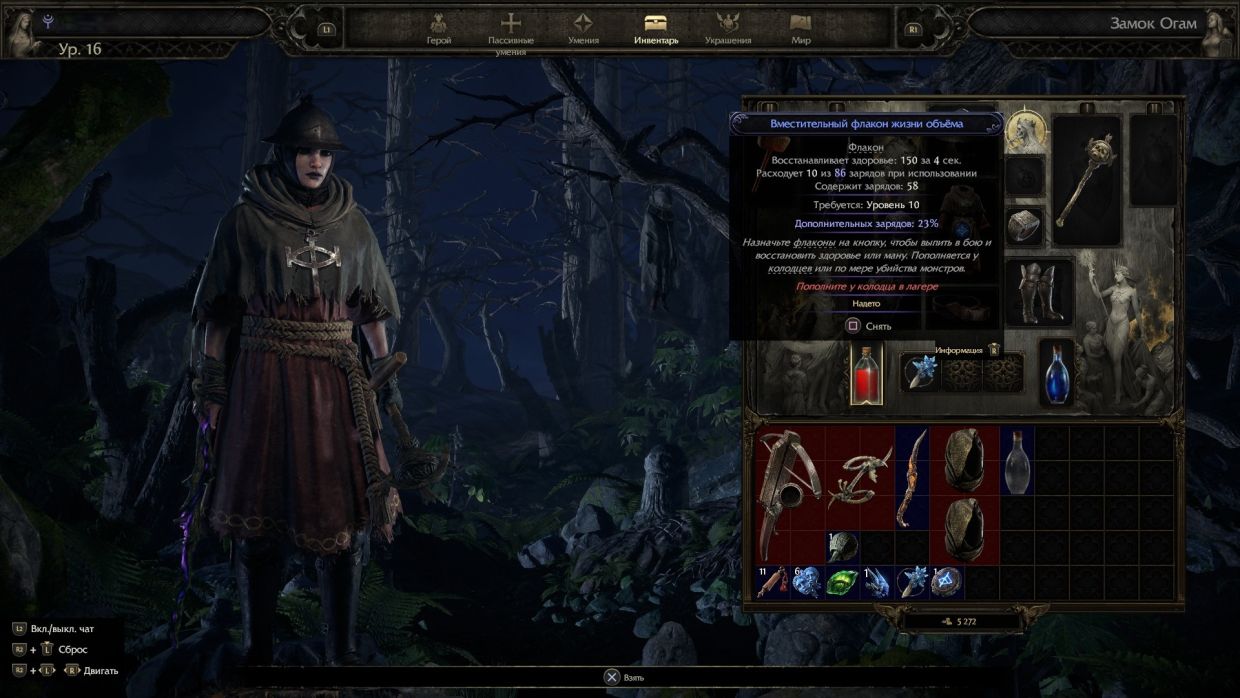Select the equipped red life flask

pos(866,375)
